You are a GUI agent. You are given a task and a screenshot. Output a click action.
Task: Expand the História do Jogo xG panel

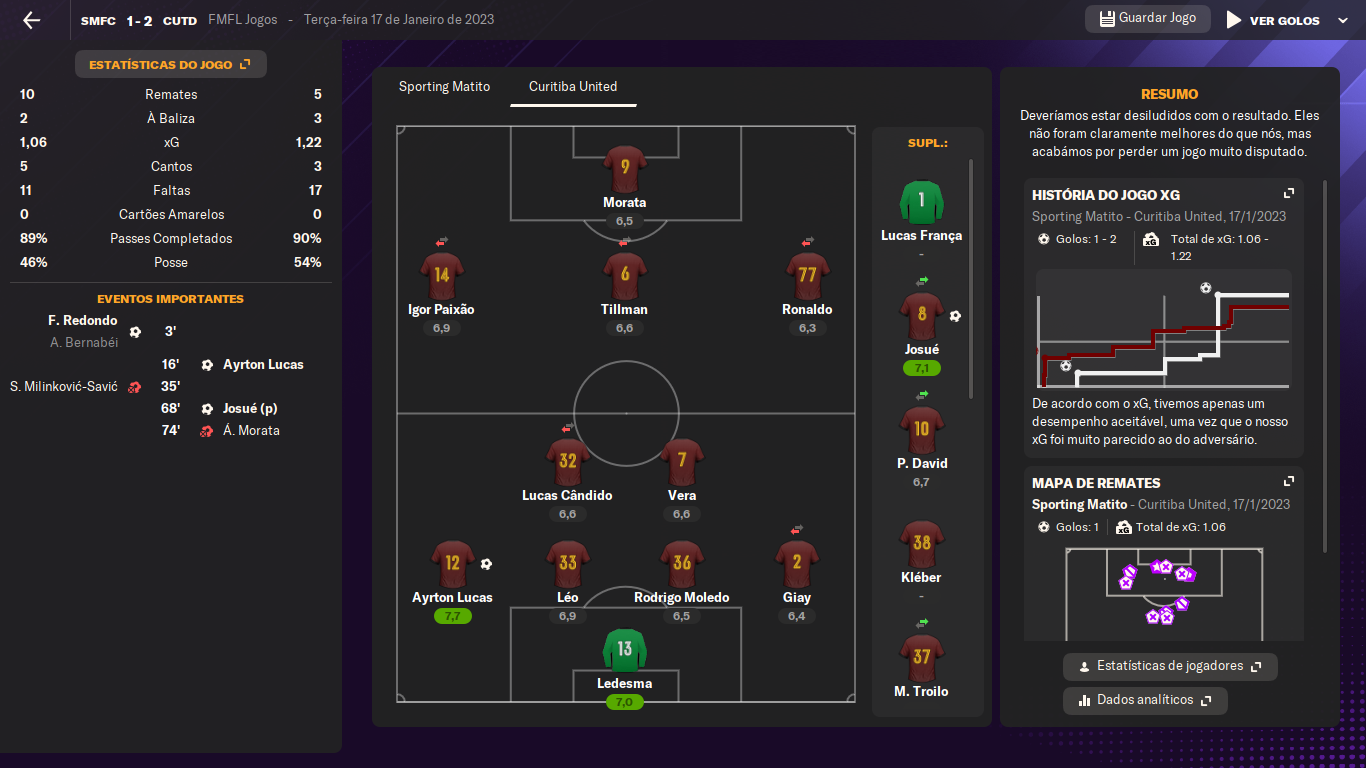click(1289, 194)
